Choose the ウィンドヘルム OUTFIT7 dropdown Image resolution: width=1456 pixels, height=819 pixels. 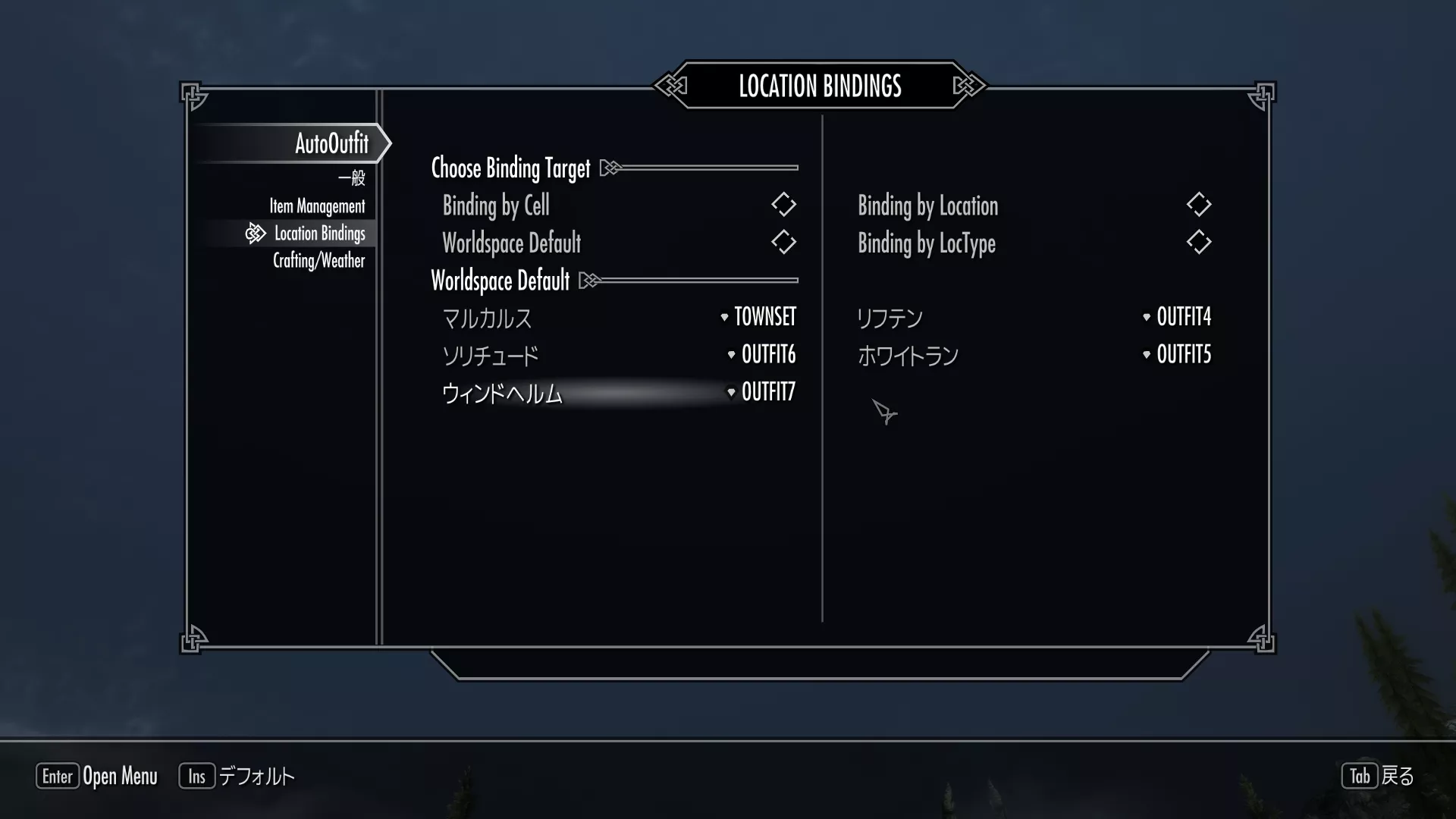tap(762, 392)
